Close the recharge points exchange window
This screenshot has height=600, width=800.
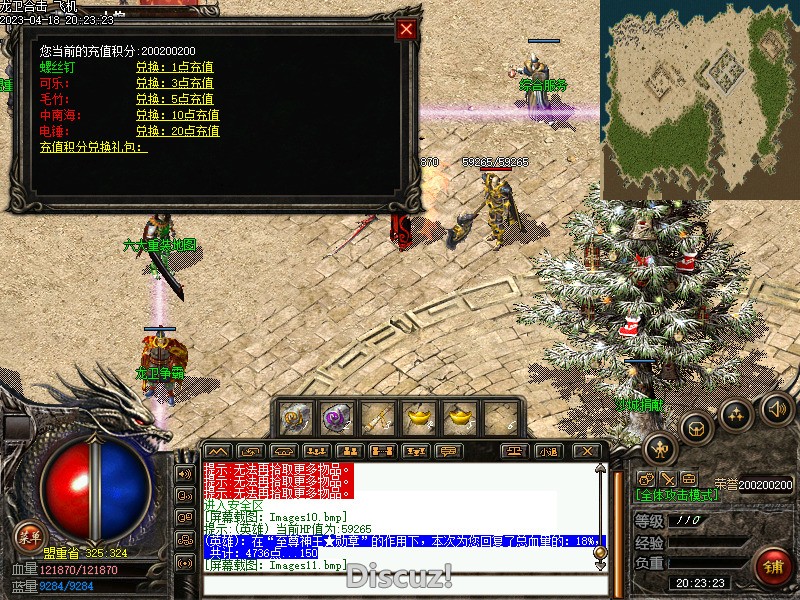pyautogui.click(x=406, y=29)
